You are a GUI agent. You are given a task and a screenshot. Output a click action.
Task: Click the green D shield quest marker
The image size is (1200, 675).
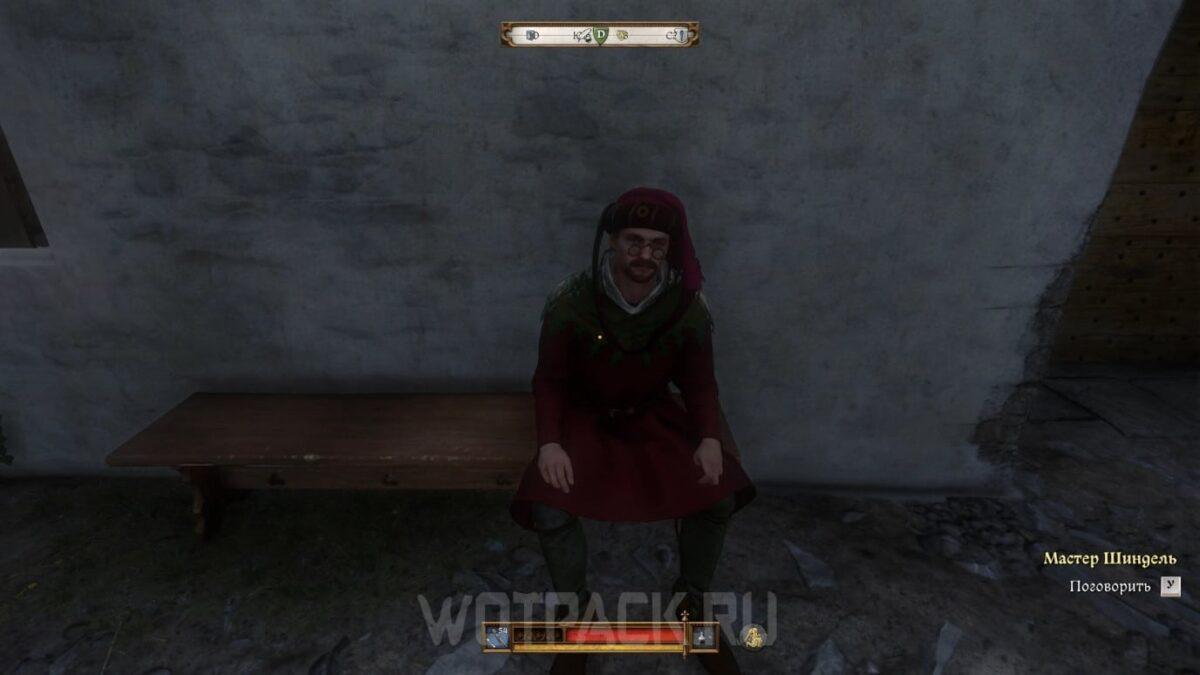600,35
